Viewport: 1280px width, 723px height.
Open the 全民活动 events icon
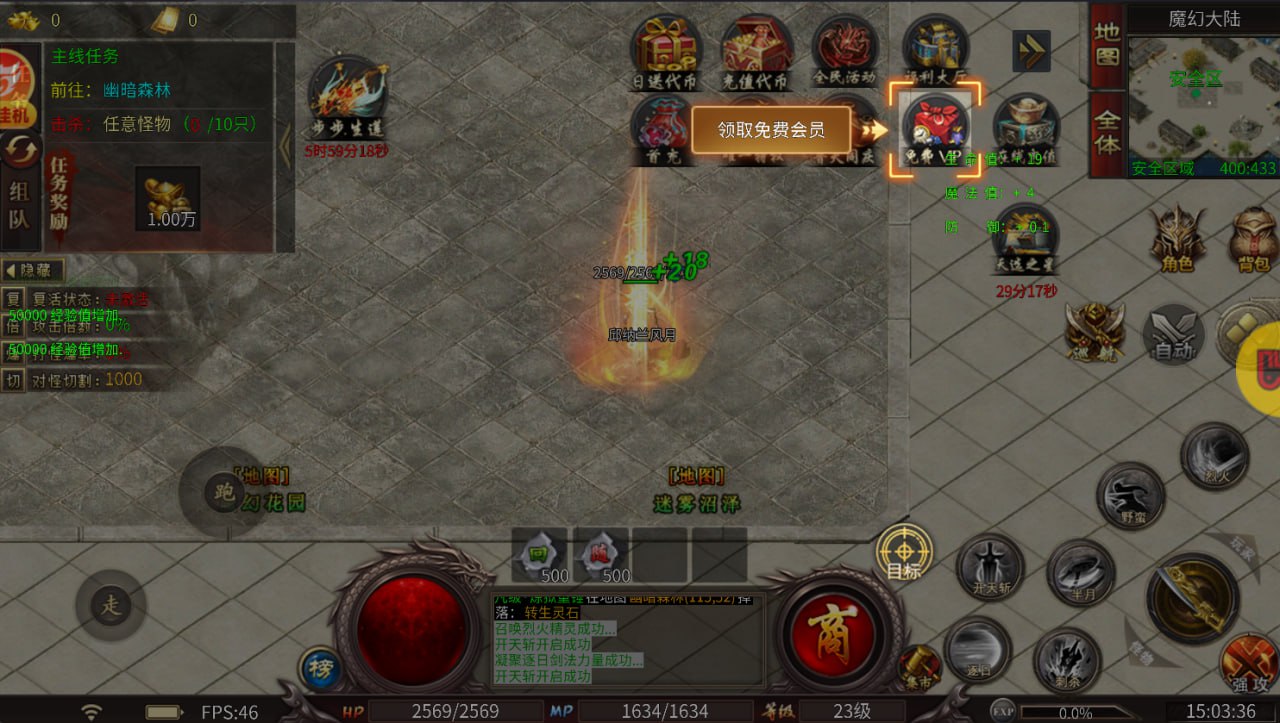pyautogui.click(x=845, y=51)
